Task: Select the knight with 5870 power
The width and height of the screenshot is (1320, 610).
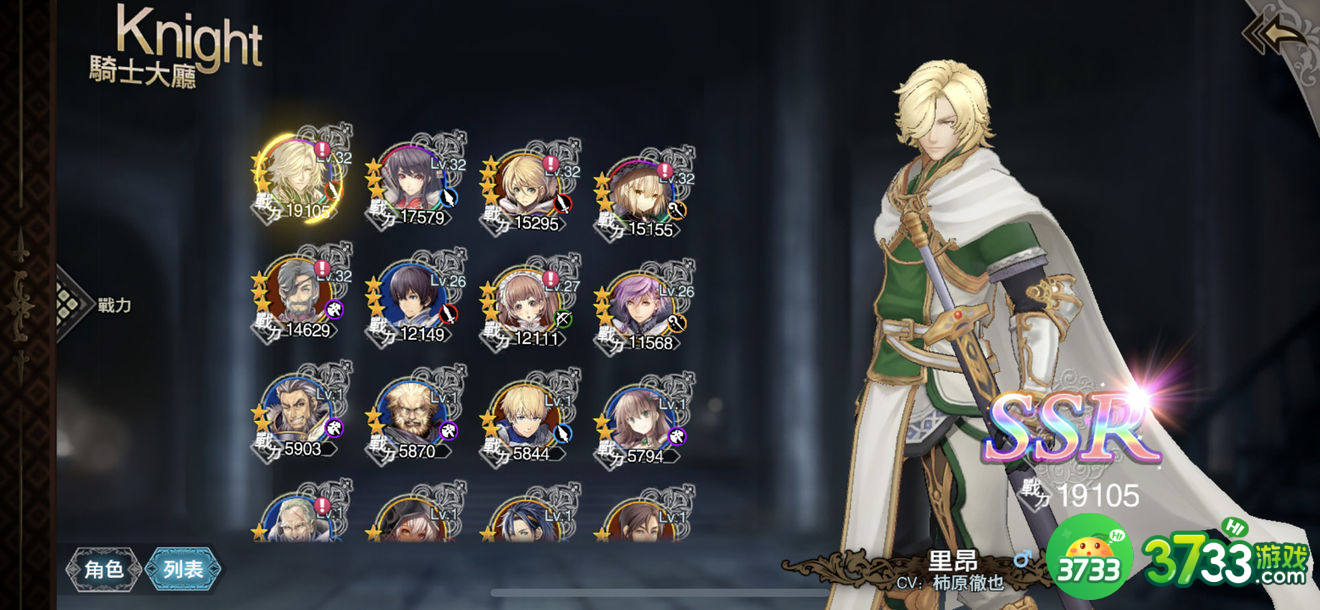Action: tap(411, 415)
